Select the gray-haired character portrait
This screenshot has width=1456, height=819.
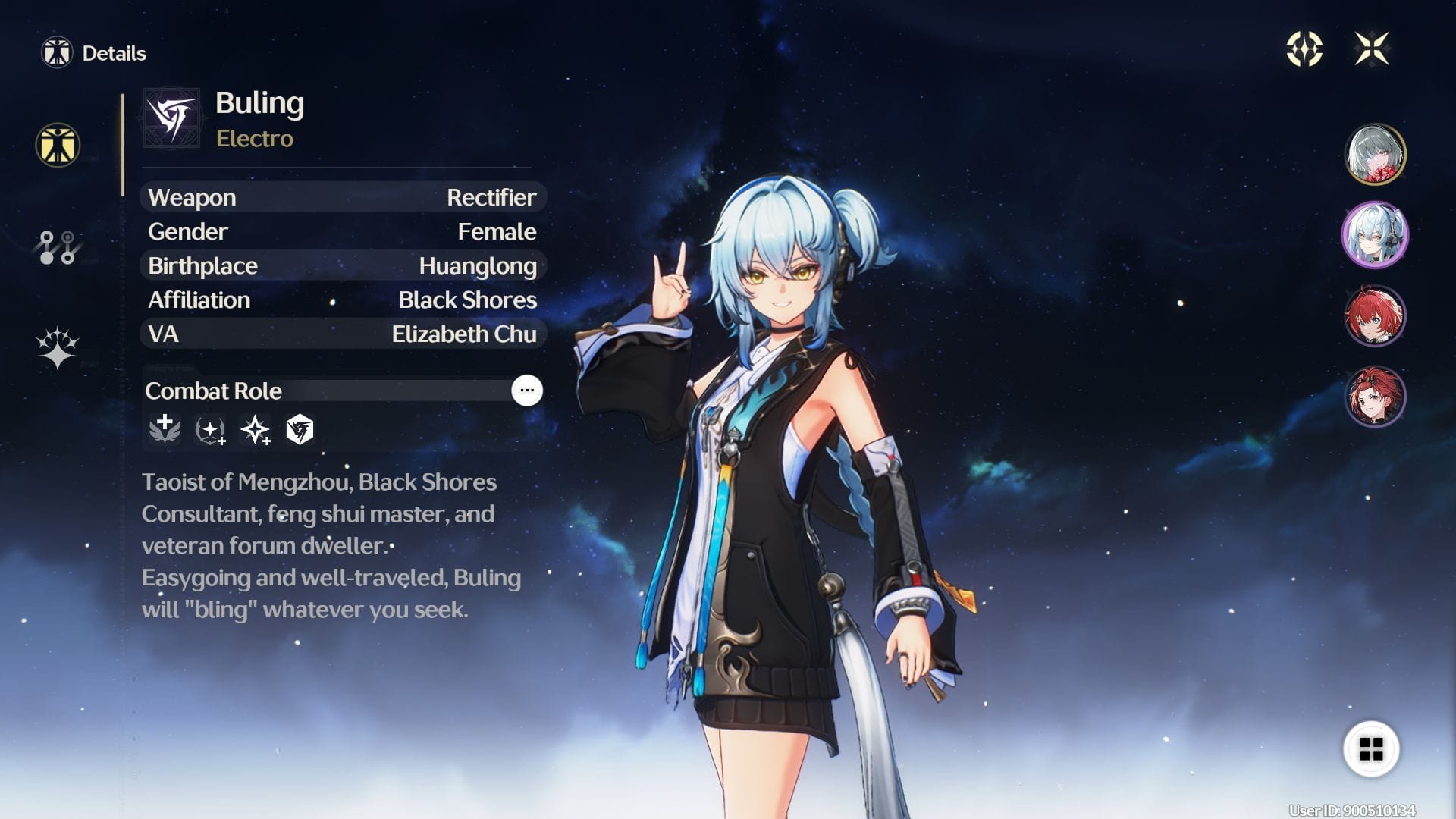[x=1375, y=154]
